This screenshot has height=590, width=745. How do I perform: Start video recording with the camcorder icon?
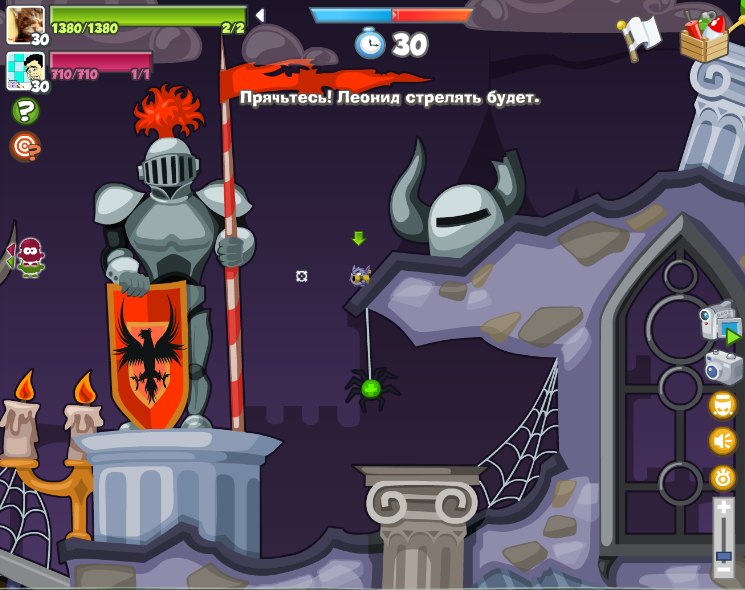(719, 324)
